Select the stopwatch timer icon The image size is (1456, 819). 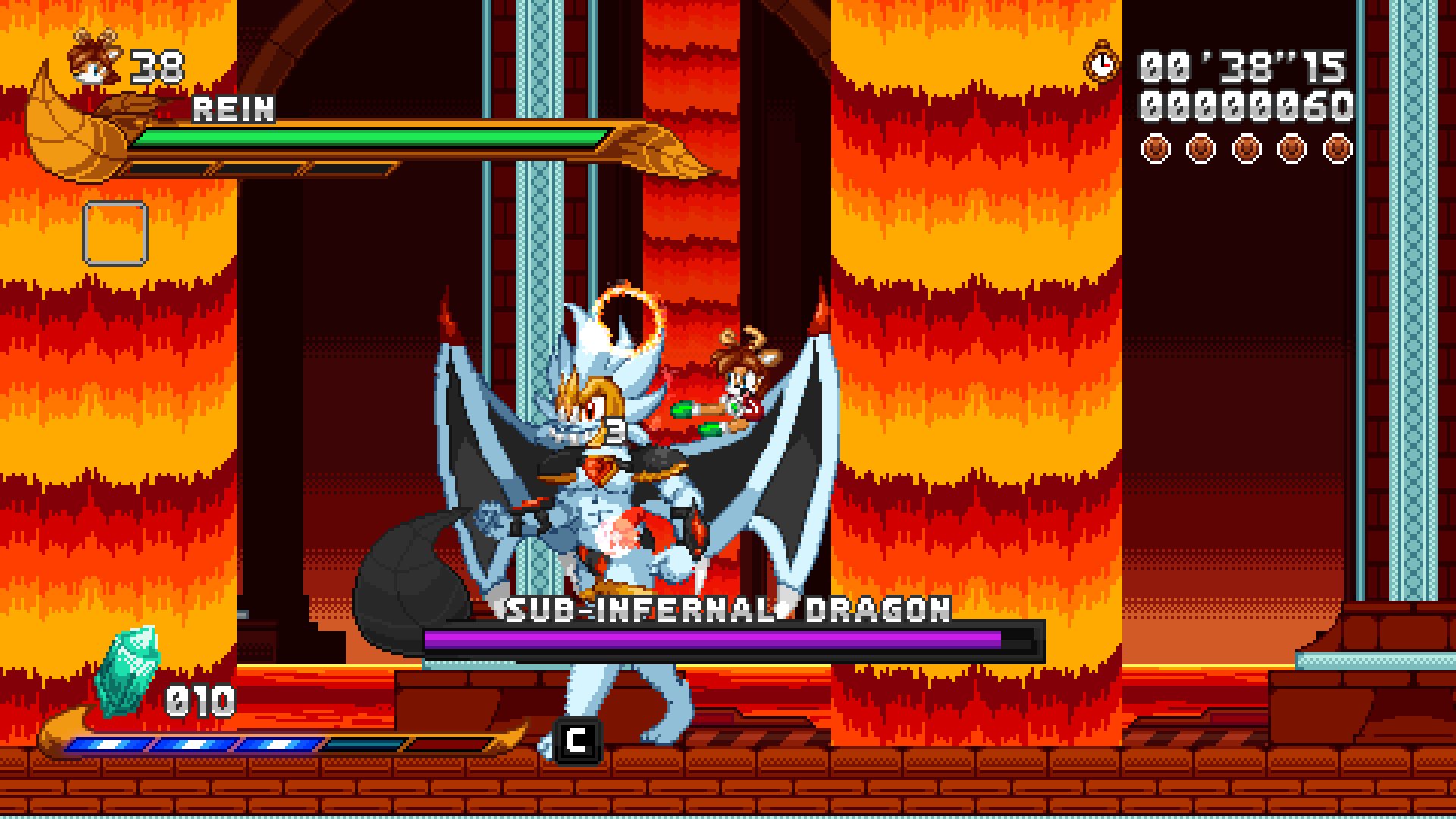pos(1101,64)
